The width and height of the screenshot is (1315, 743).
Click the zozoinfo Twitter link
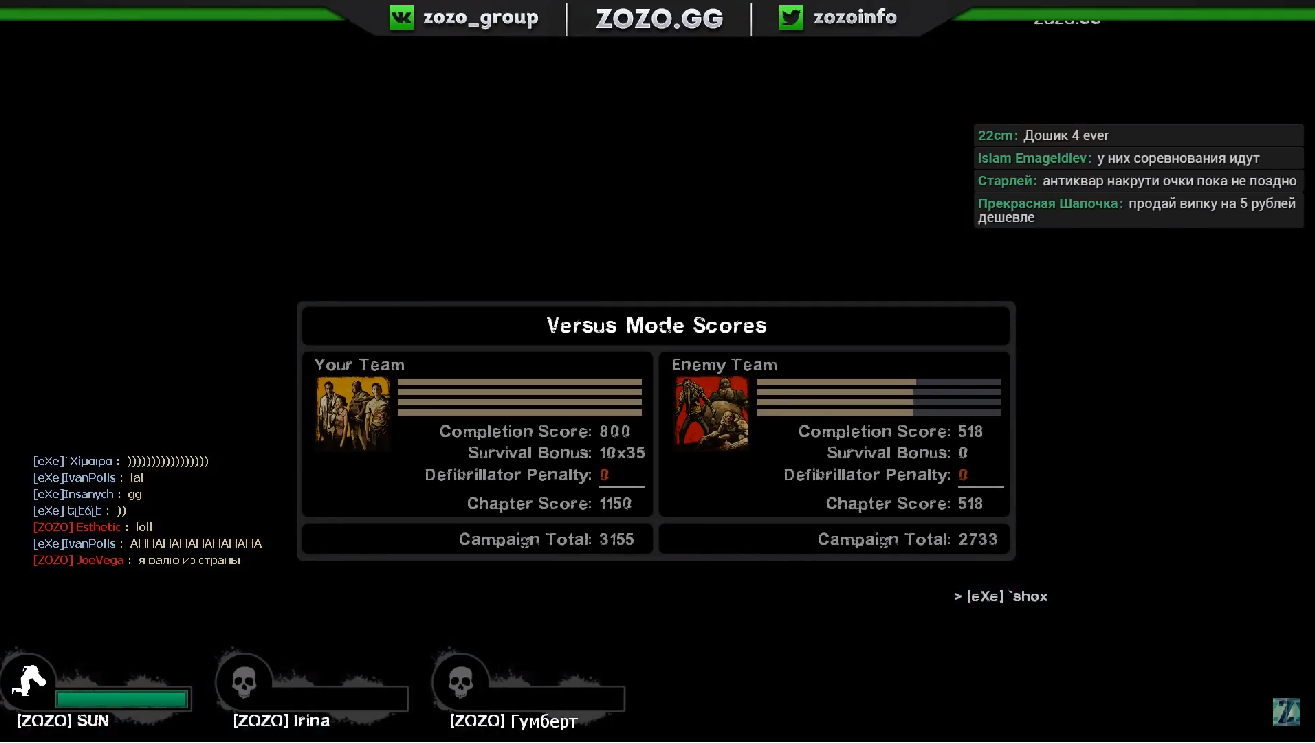click(x=838, y=18)
